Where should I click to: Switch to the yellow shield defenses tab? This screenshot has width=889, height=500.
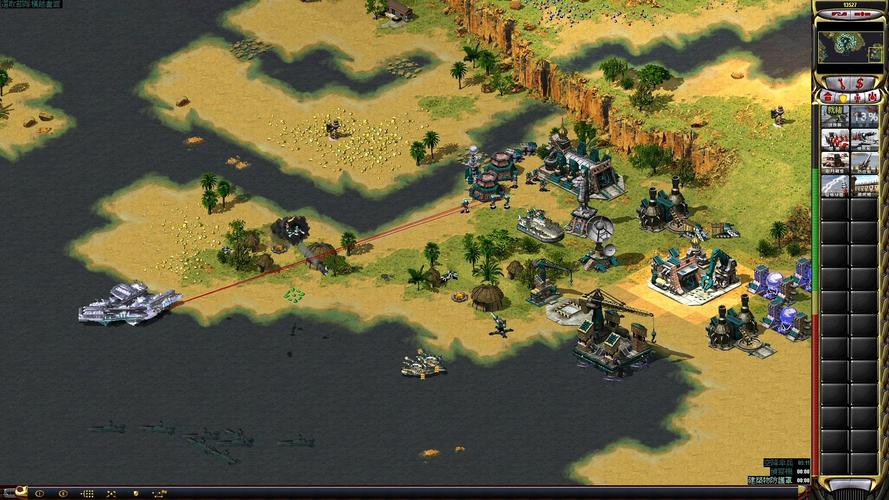click(x=841, y=97)
